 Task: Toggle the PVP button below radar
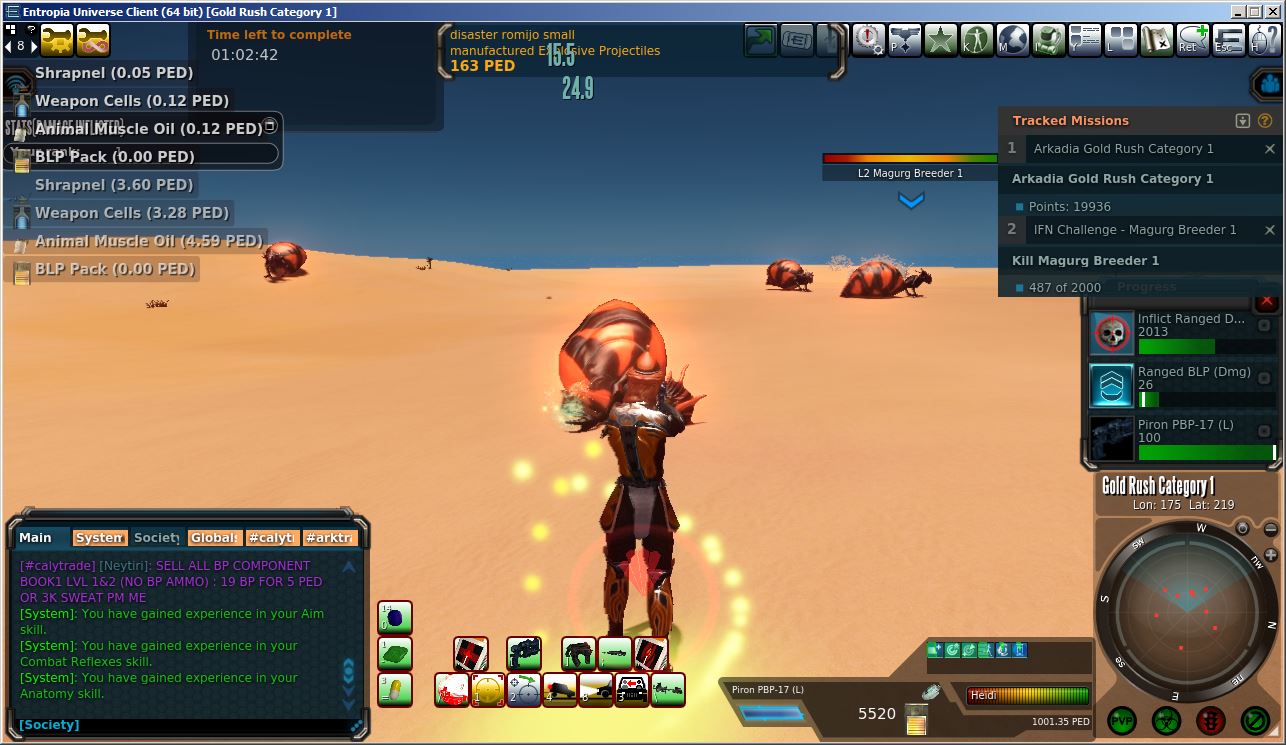[1122, 719]
